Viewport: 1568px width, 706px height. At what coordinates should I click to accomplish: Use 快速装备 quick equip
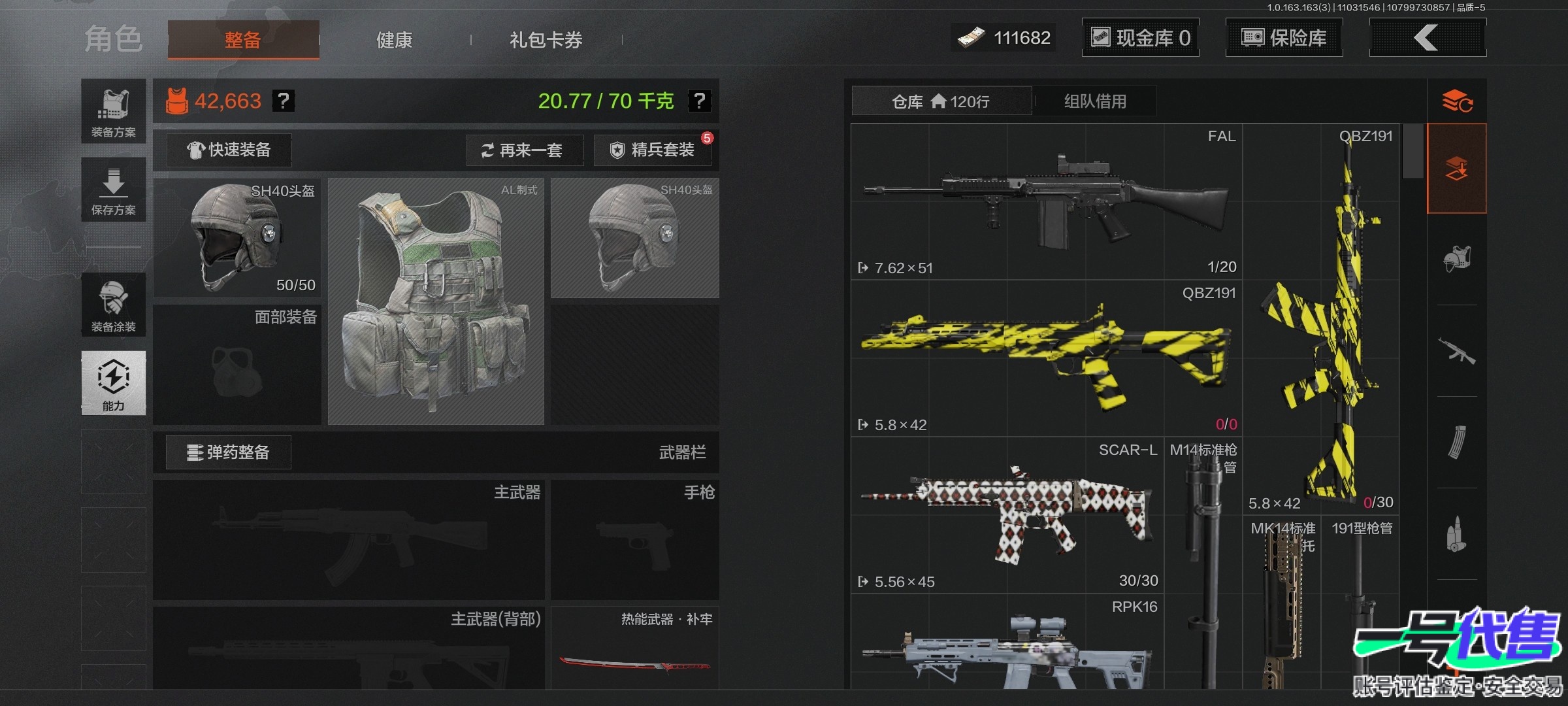point(229,150)
